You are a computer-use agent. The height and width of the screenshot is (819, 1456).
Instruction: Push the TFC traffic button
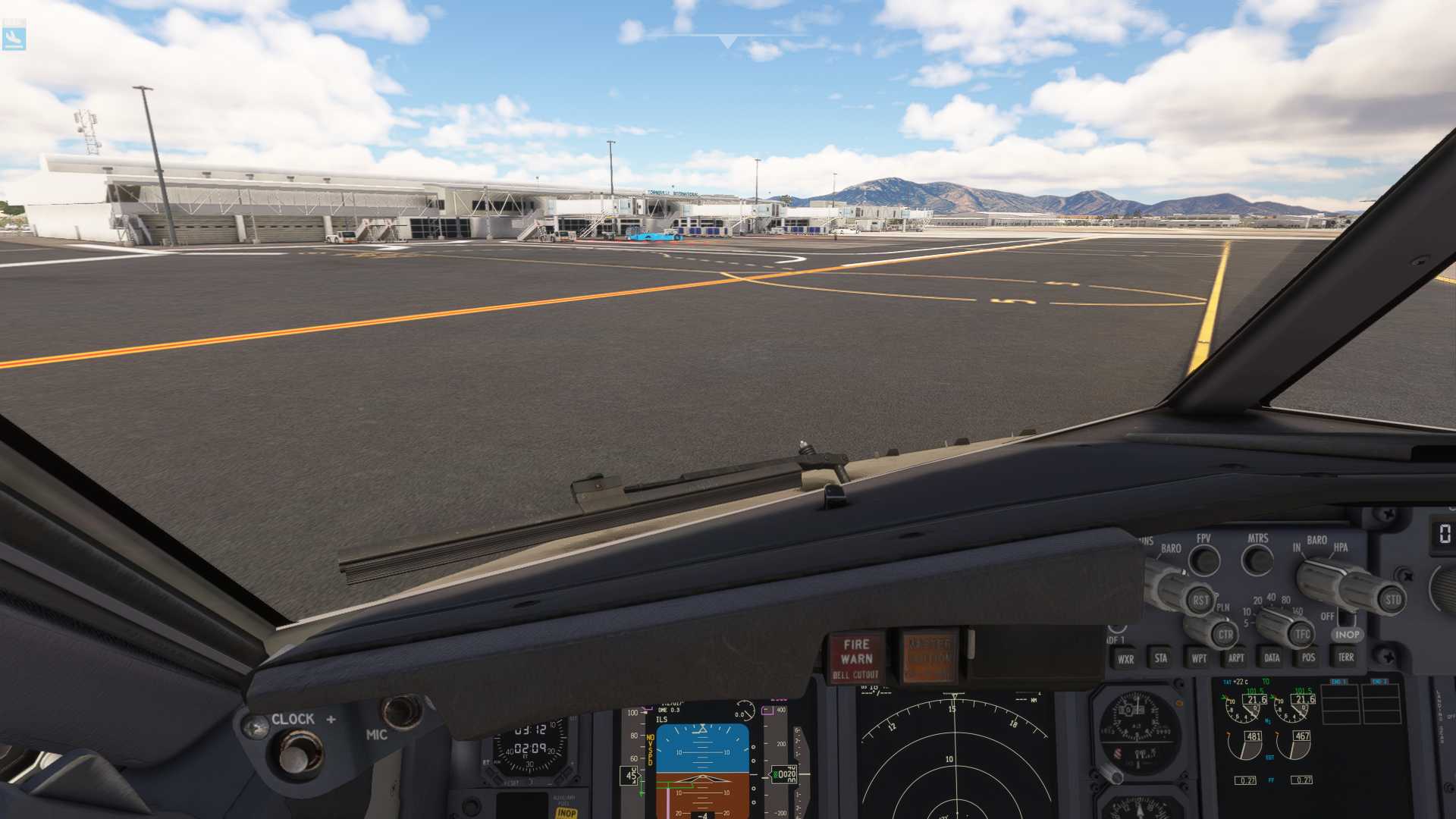pyautogui.click(x=1302, y=634)
